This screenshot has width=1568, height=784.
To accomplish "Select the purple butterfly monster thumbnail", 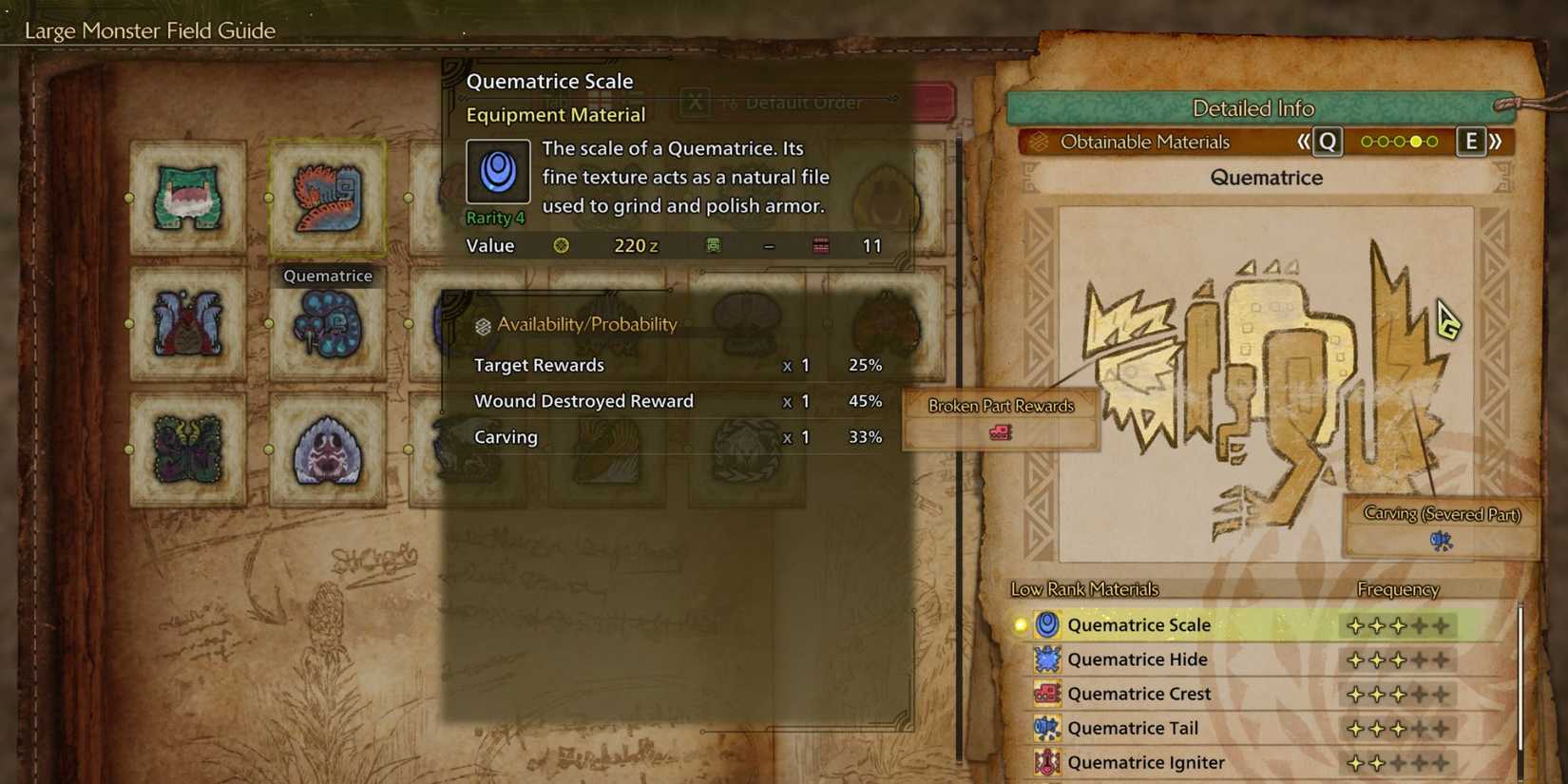I will 186,447.
